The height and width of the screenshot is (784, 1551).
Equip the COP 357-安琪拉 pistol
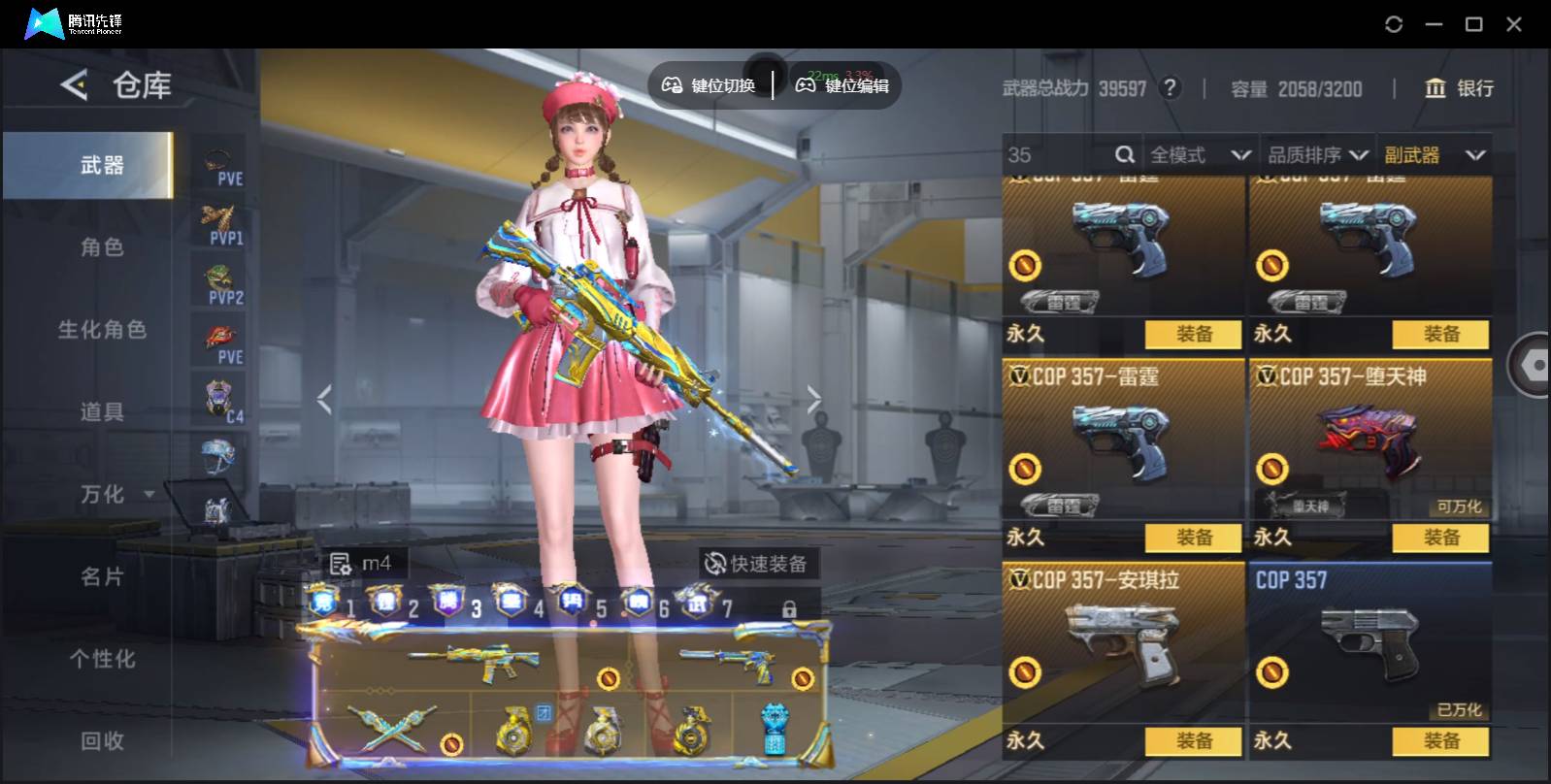pyautogui.click(x=1193, y=741)
